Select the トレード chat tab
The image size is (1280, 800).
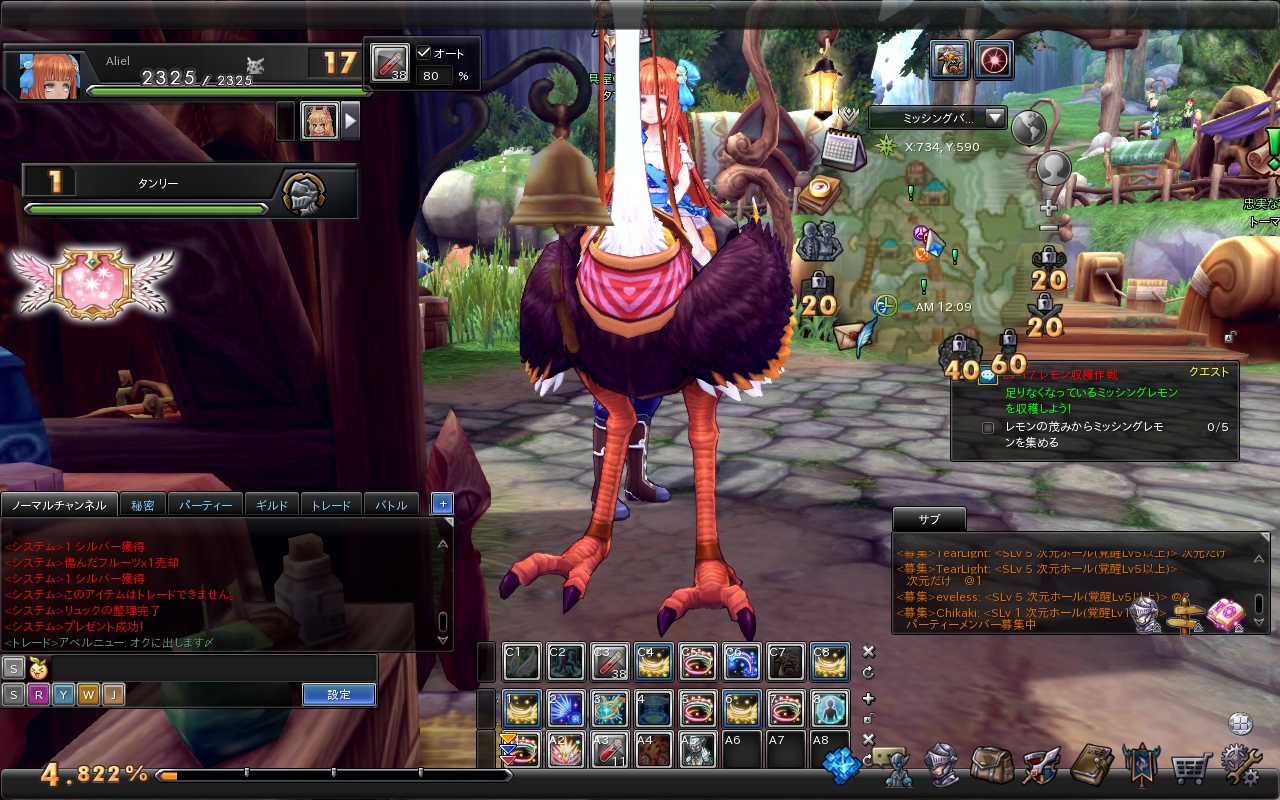click(331, 505)
